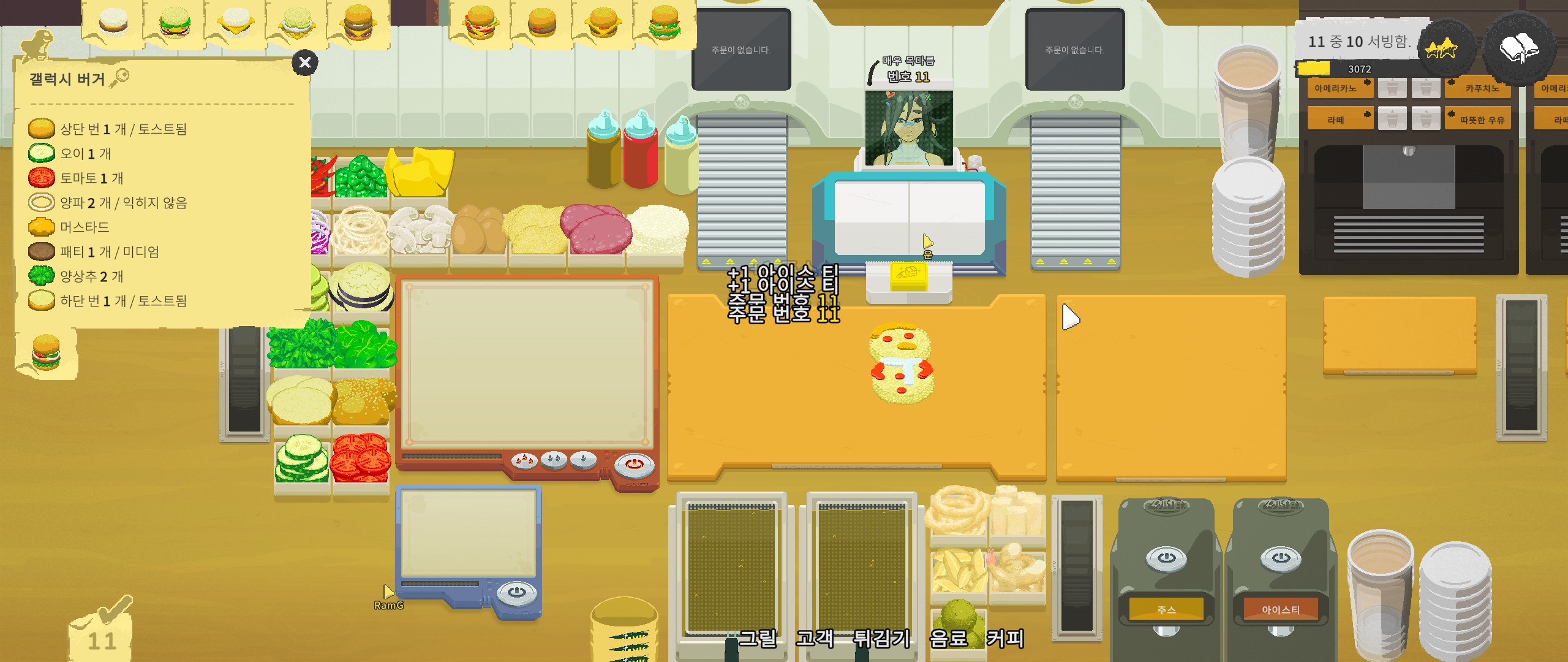The height and width of the screenshot is (662, 1568).
Task: Toggle the orange grill's power button
Action: pos(634,465)
